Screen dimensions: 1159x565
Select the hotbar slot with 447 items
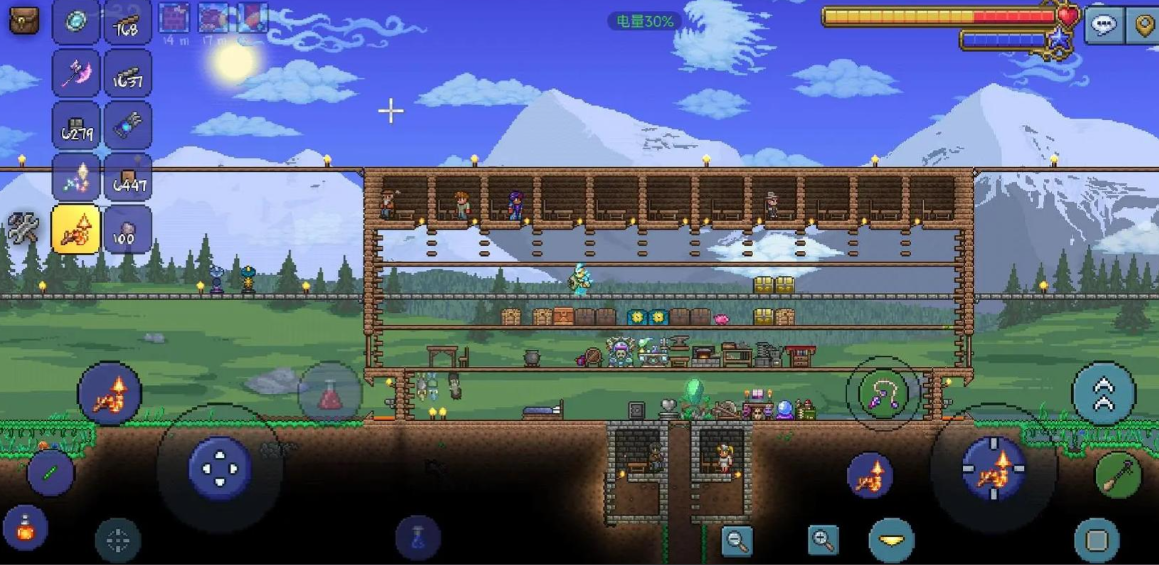(x=128, y=177)
